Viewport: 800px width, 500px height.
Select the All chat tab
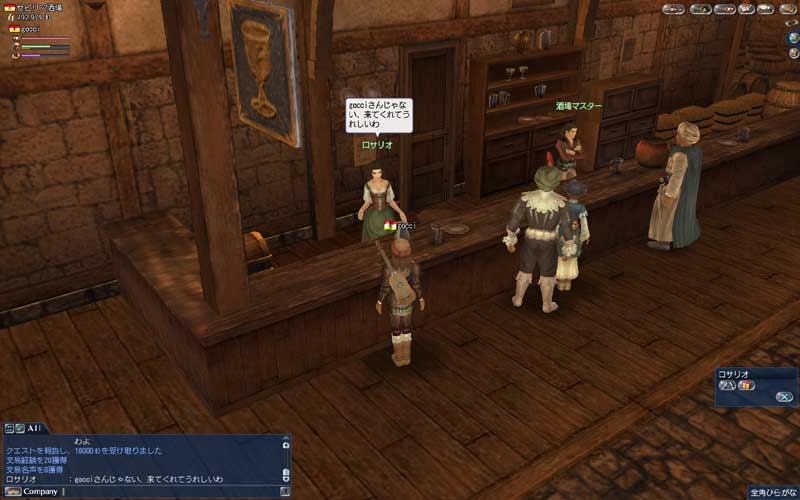(33, 428)
